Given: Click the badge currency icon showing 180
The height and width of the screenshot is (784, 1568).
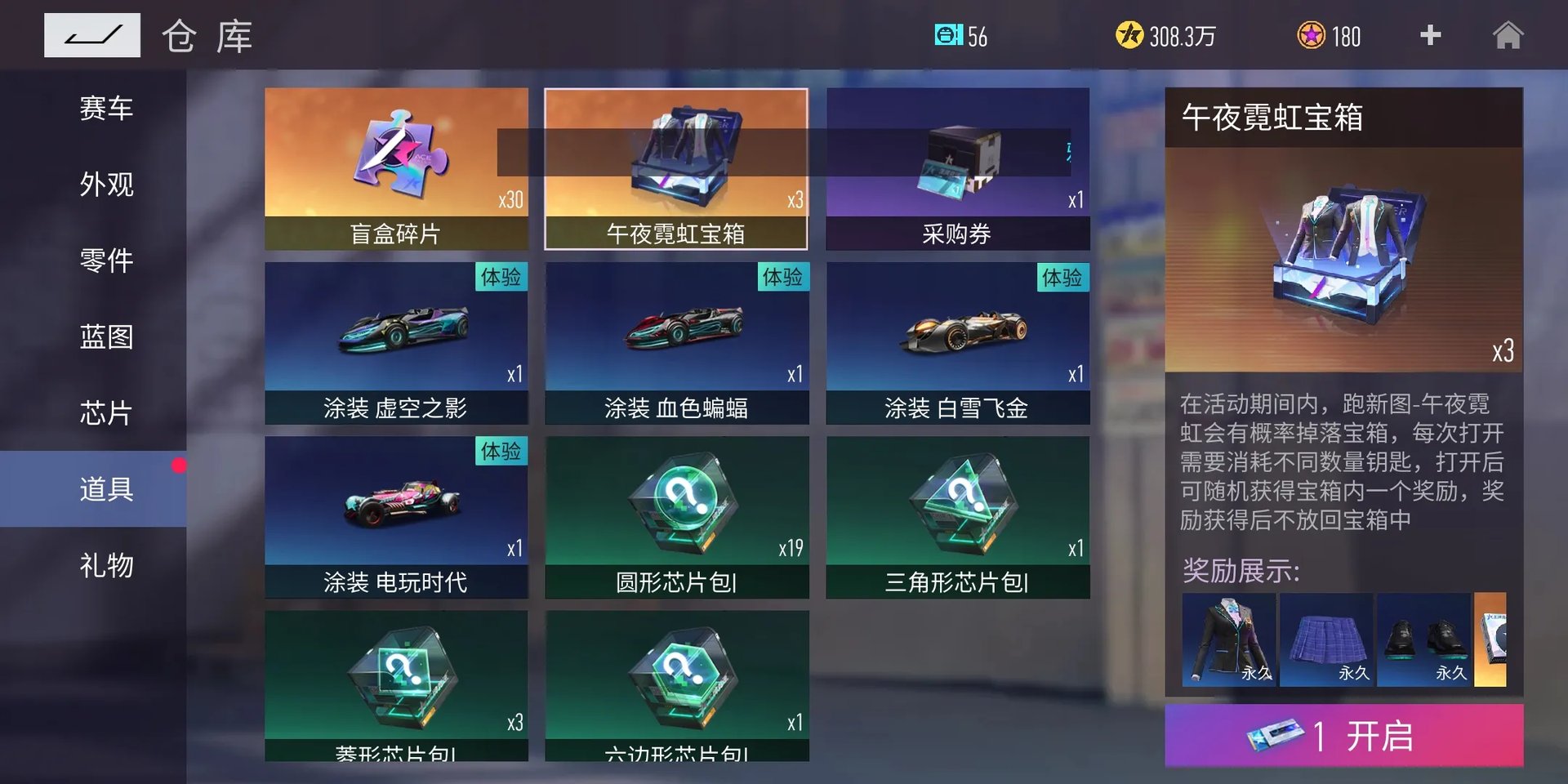Looking at the screenshot, I should [1312, 34].
